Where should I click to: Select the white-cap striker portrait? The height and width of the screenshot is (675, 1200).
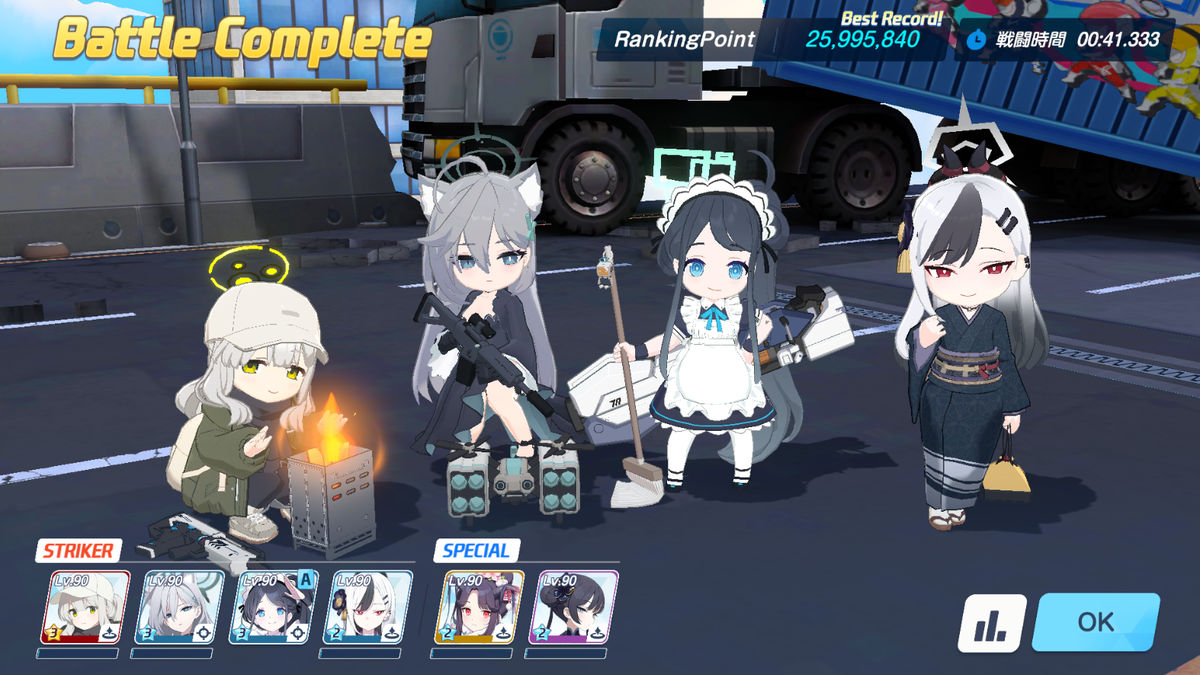click(85, 606)
